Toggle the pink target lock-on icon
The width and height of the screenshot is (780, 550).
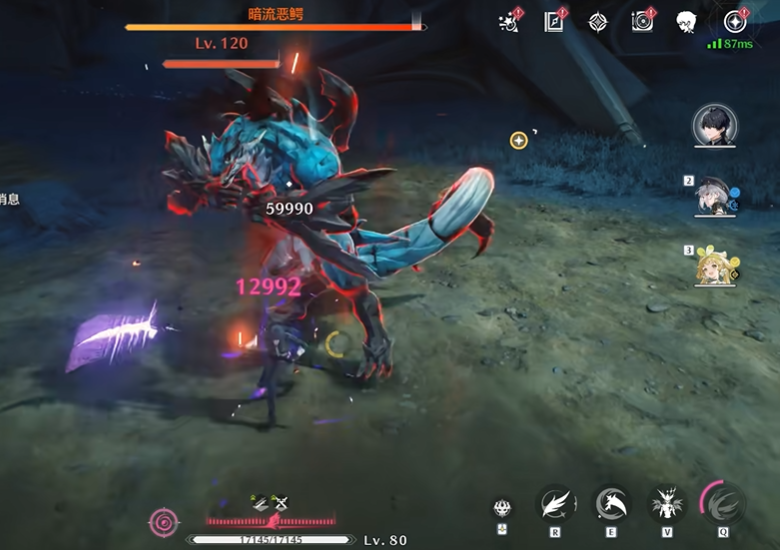point(162,521)
